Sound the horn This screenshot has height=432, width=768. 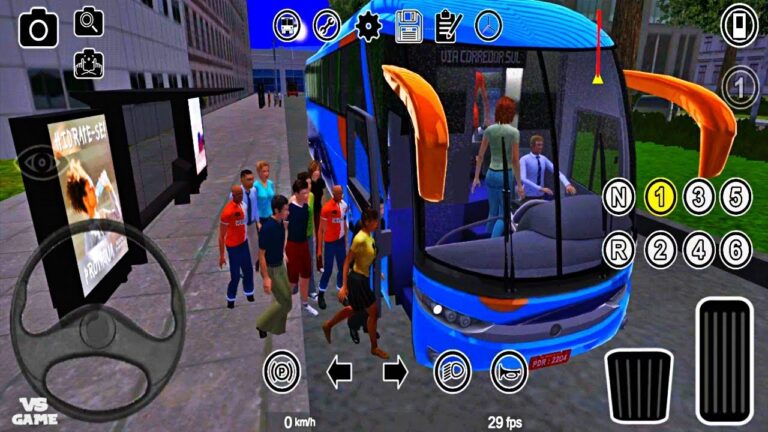[x=509, y=372]
